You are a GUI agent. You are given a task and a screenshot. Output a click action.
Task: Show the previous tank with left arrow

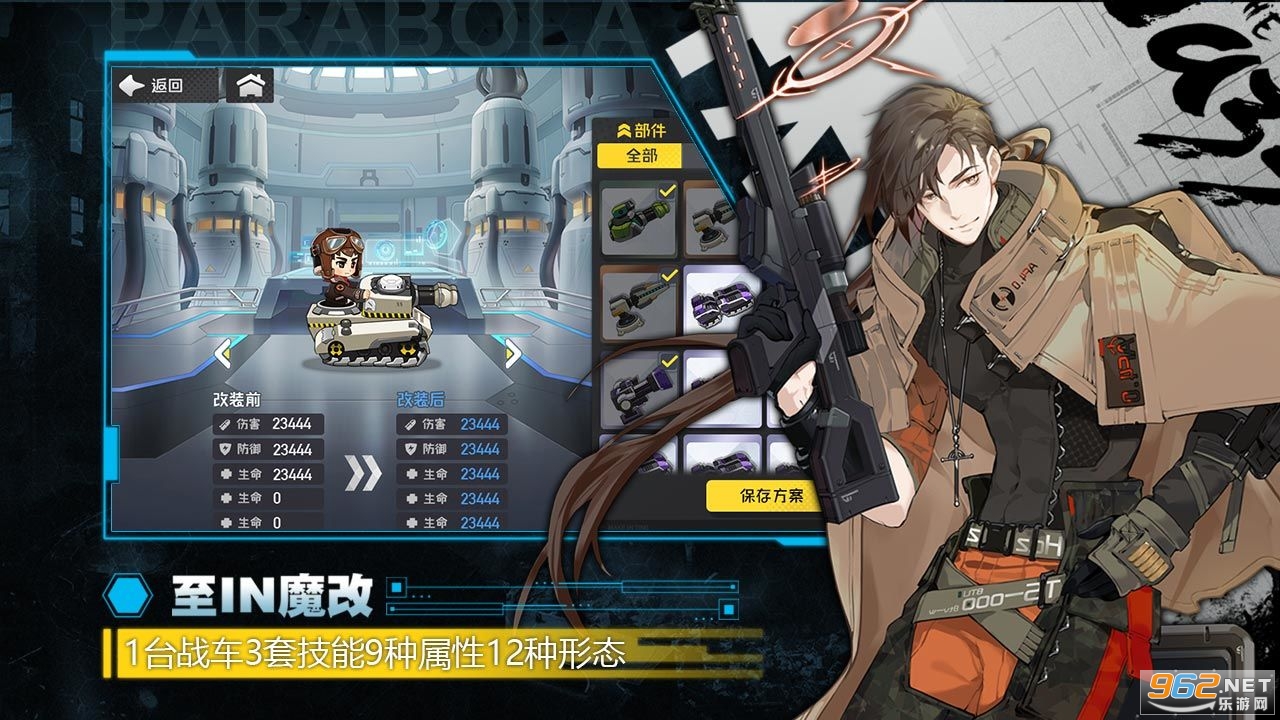222,352
